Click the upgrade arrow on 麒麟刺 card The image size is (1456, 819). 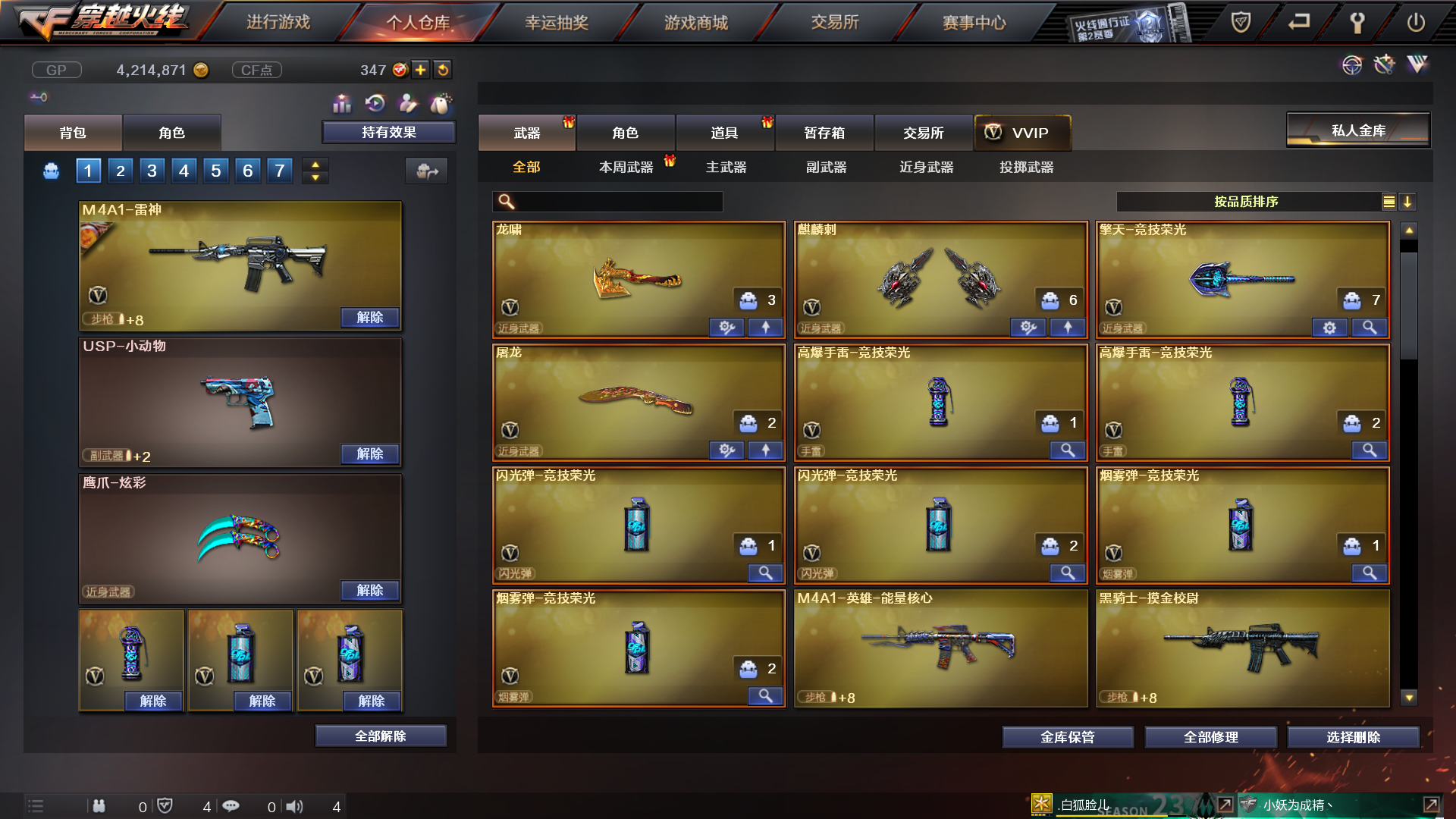[x=1068, y=328]
